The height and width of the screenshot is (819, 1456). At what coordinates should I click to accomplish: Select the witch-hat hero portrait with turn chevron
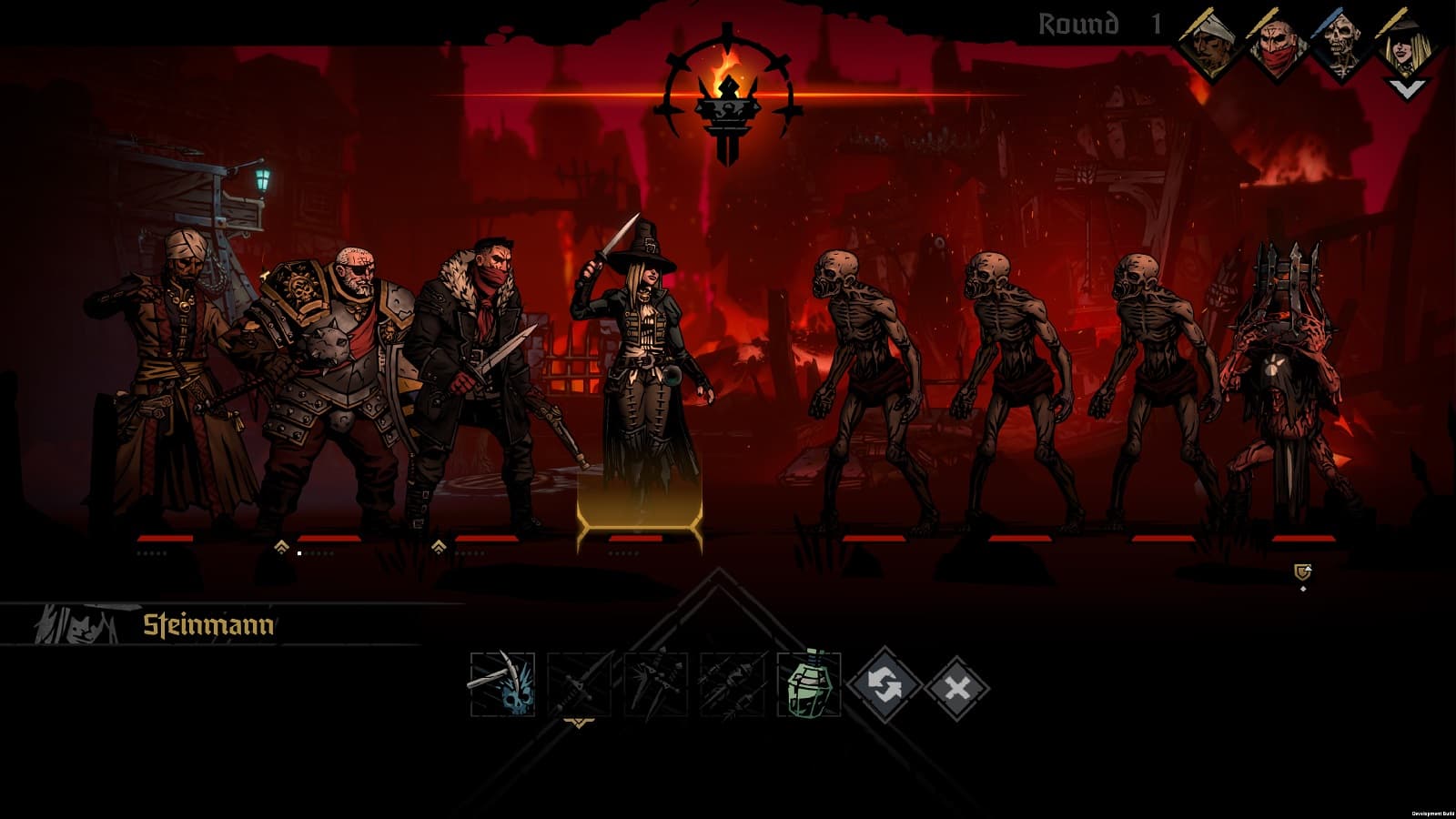pos(1405,41)
